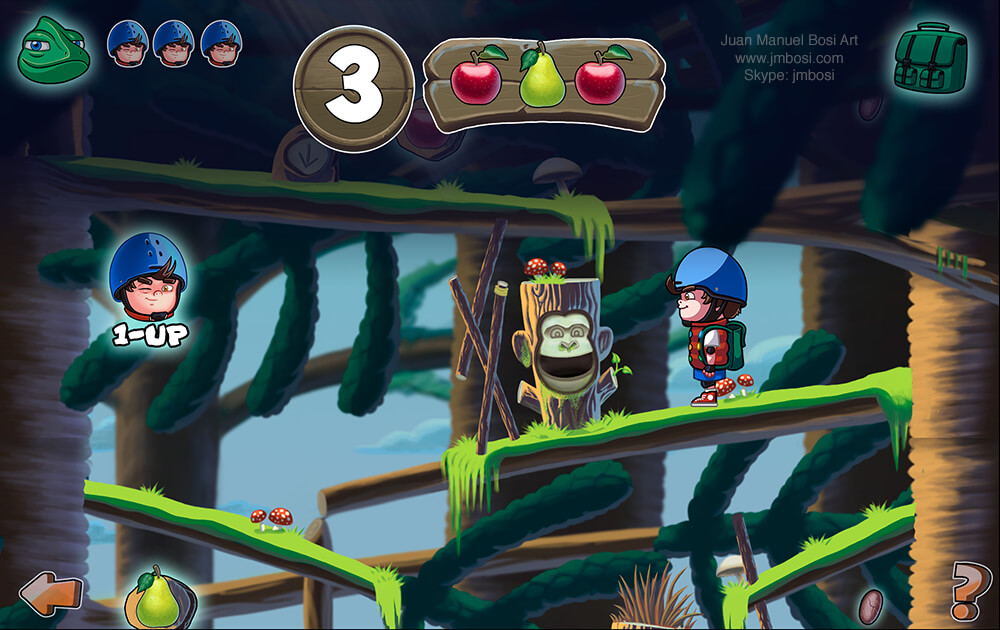Click the orange back arrow button

[x=51, y=593]
